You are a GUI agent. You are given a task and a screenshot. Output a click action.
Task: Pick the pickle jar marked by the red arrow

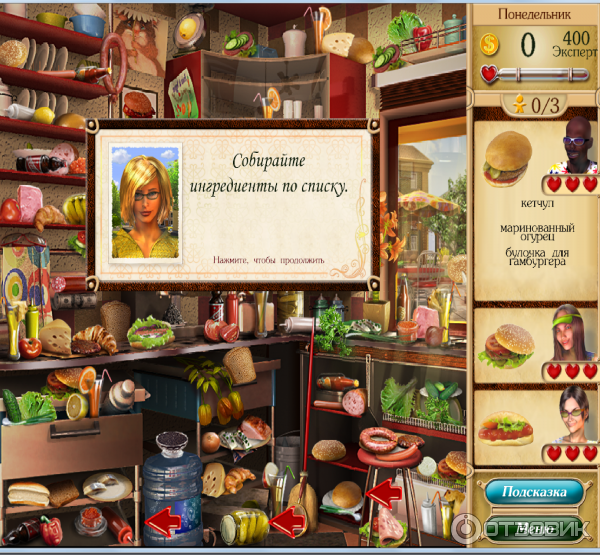[244, 524]
